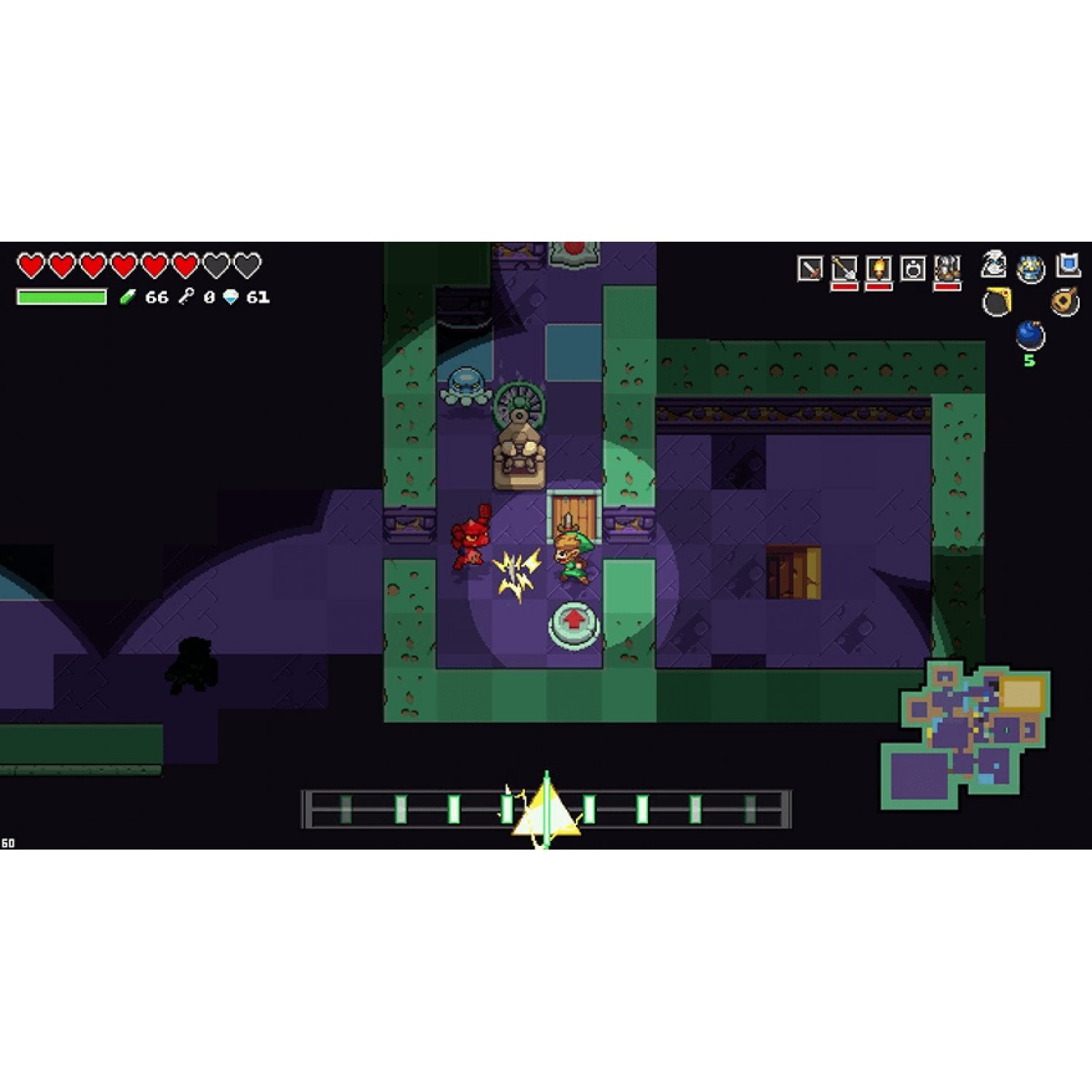Select the sword weapon slot icon
The width and height of the screenshot is (1092, 1092).
[x=810, y=266]
